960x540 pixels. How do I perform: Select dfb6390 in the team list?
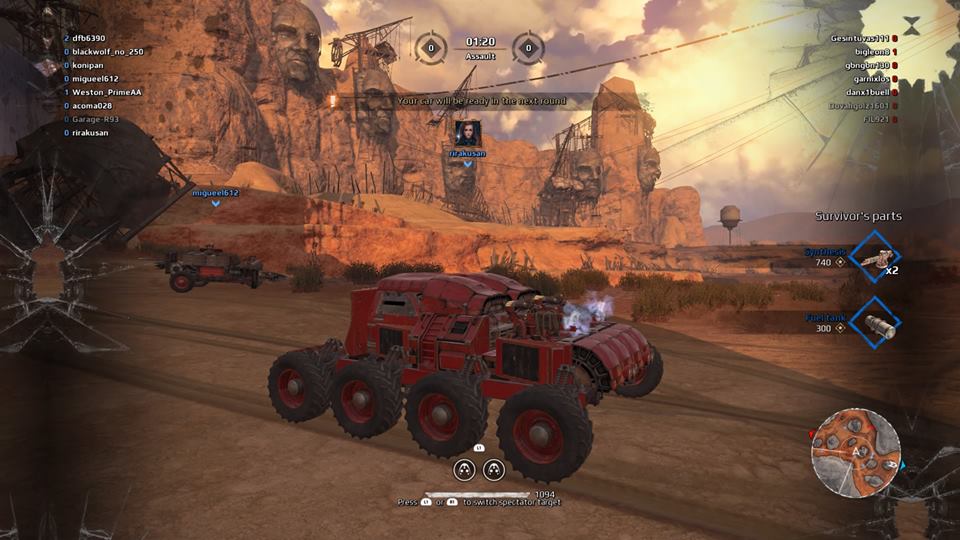[x=89, y=38]
